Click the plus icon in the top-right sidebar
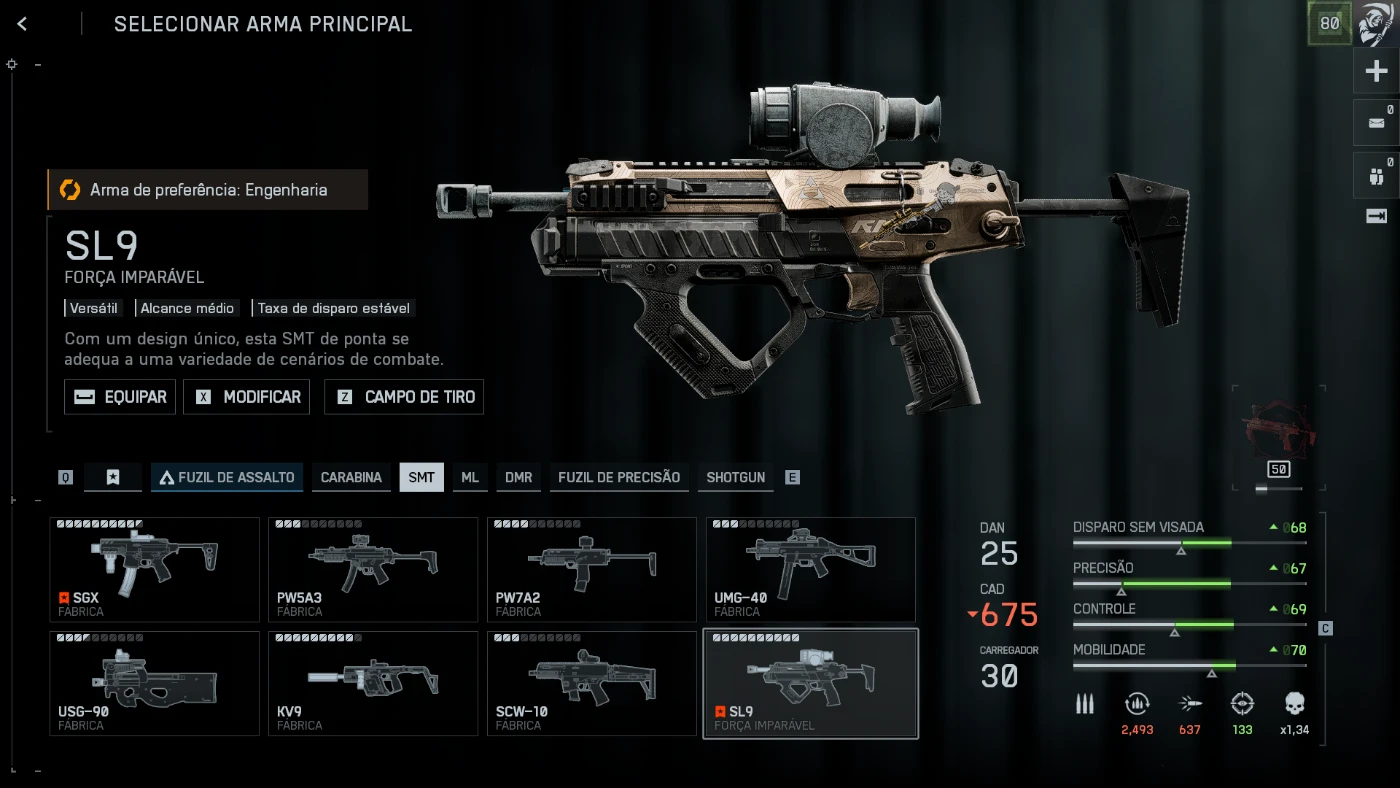Image resolution: width=1400 pixels, height=788 pixels. click(1377, 71)
